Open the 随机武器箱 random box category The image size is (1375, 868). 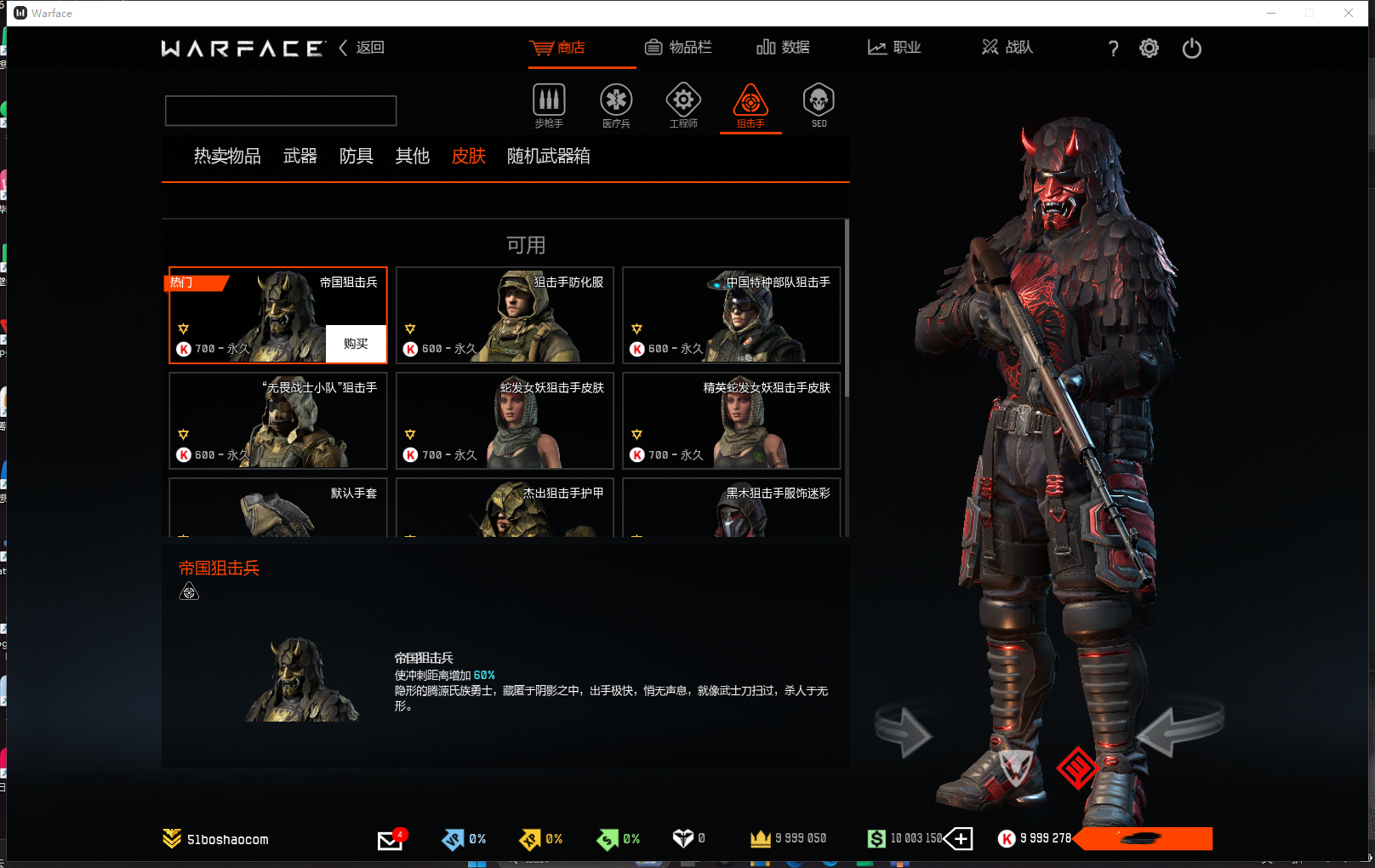click(x=549, y=157)
